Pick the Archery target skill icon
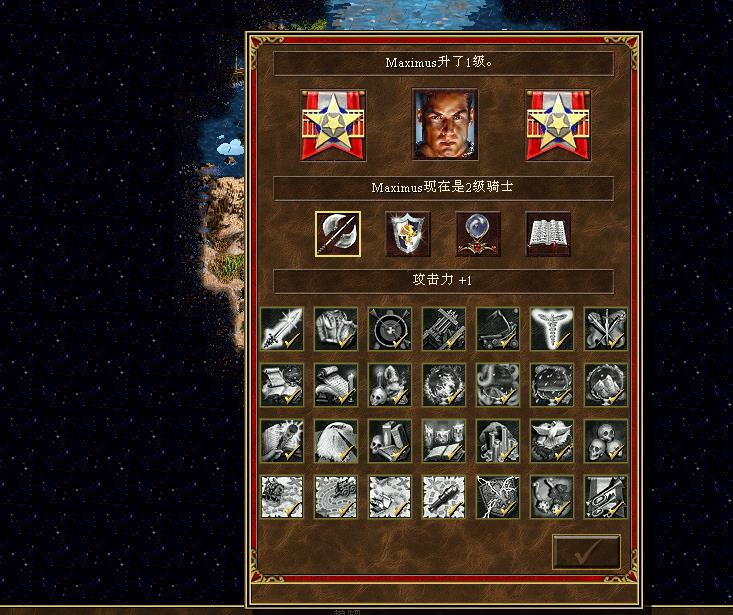Image resolution: width=733 pixels, height=615 pixels. 390,328
